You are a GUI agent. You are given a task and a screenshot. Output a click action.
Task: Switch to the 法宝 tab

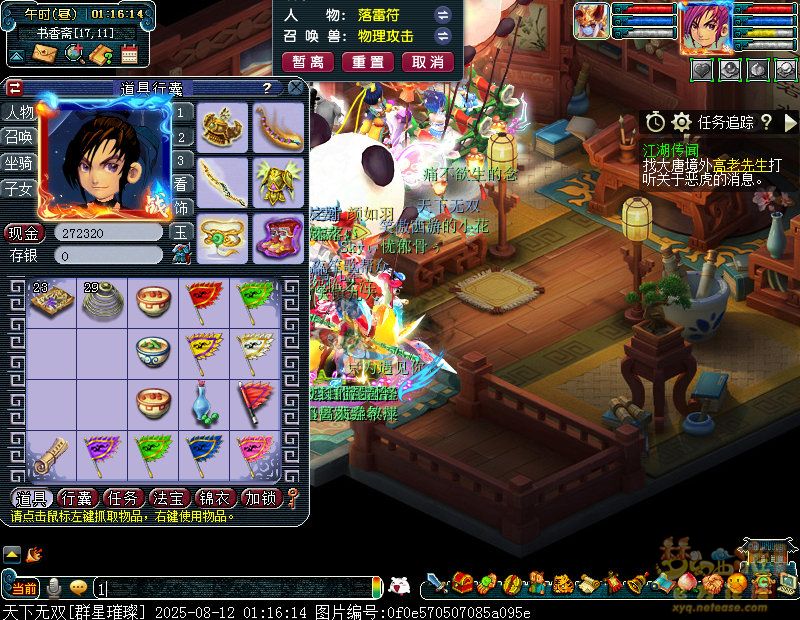169,498
